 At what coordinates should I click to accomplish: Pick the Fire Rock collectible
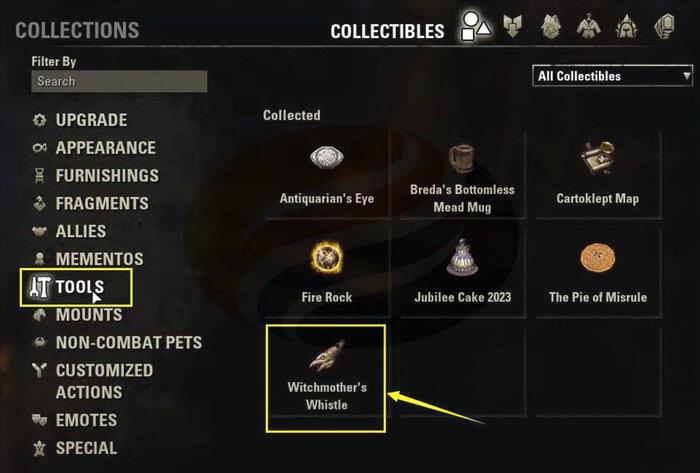coord(327,272)
